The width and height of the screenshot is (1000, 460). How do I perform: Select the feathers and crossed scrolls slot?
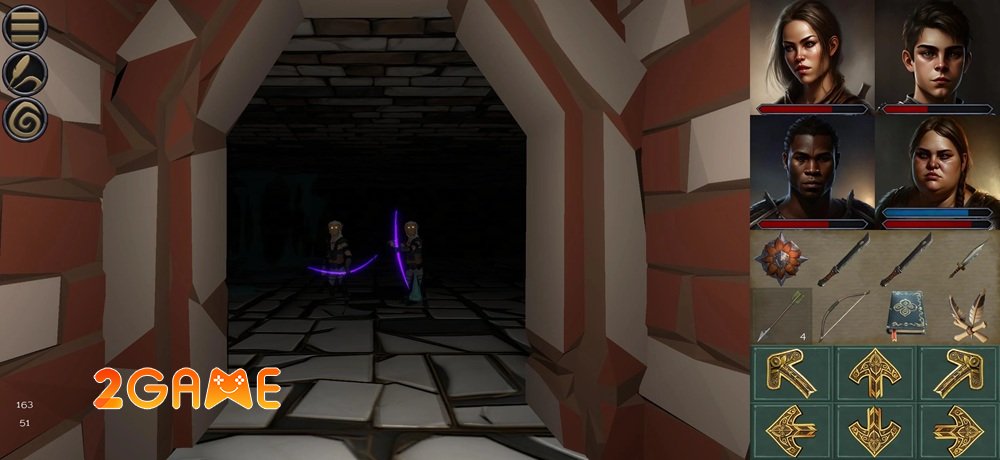tap(969, 316)
